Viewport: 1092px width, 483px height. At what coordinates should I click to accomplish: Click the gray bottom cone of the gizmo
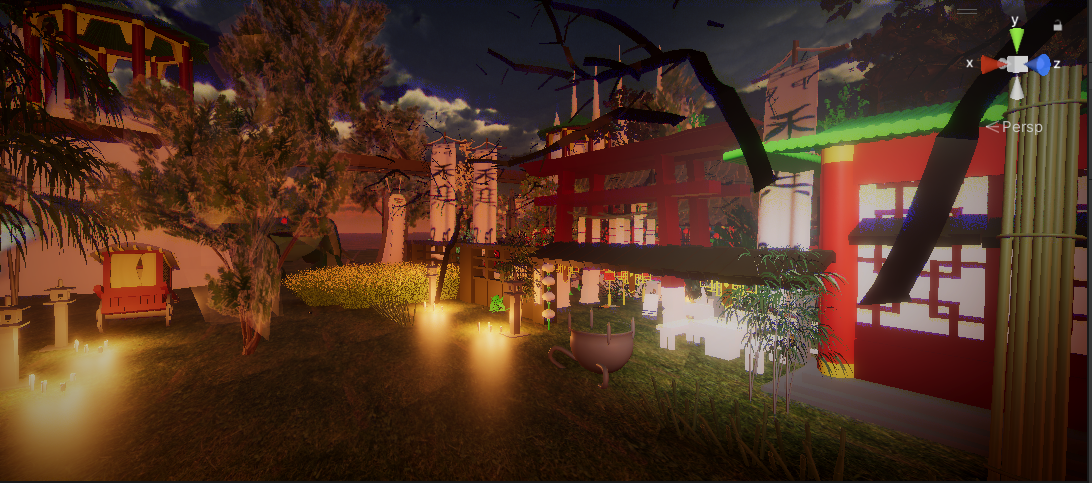click(x=1017, y=89)
